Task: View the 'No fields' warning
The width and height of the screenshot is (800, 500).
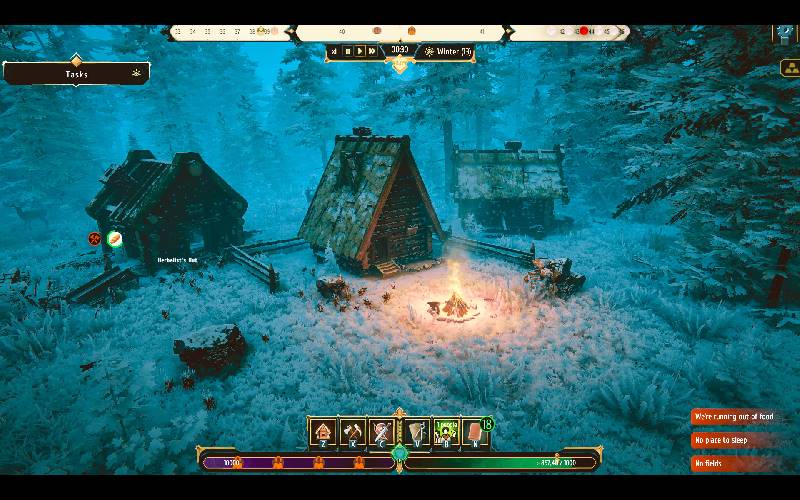Action: (735, 463)
